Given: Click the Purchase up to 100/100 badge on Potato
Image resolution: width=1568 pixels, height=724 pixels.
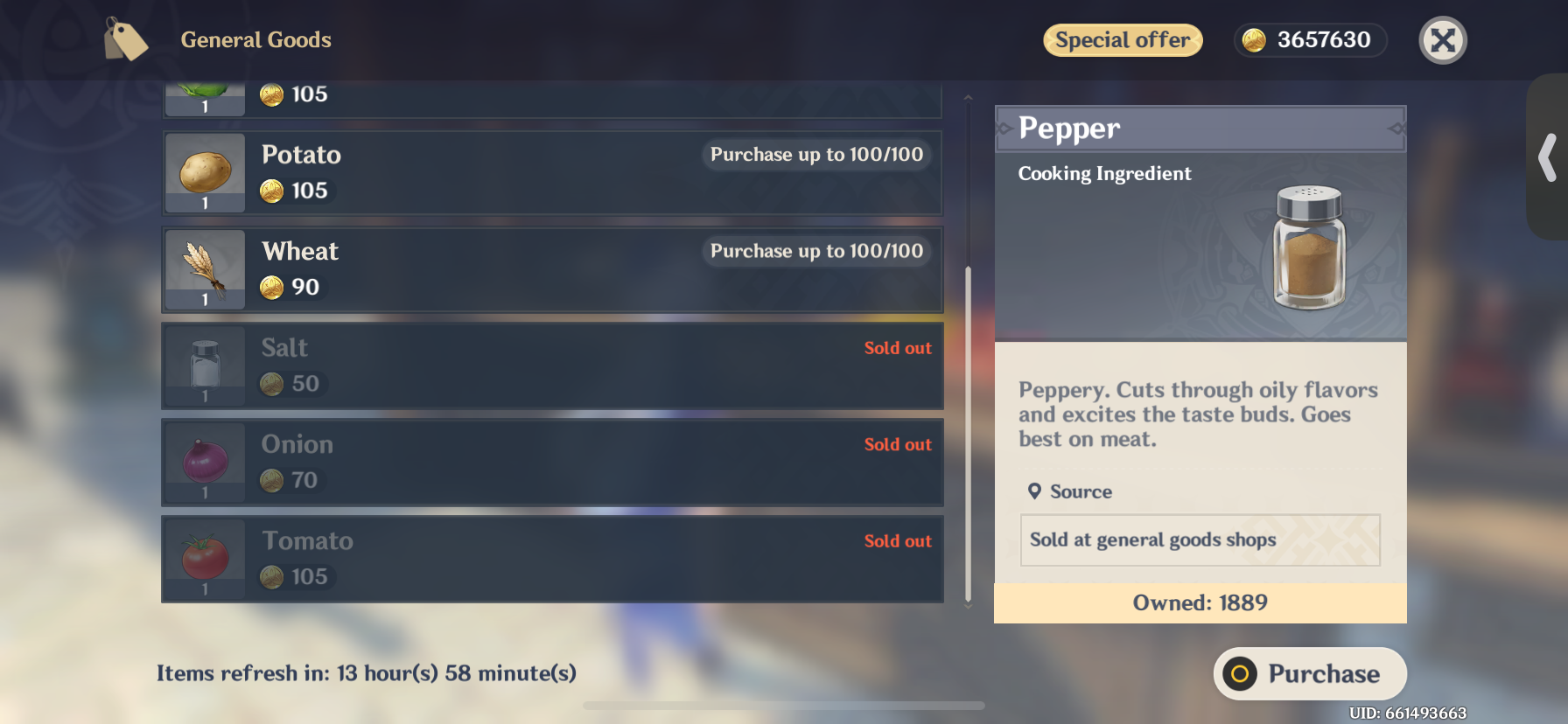Looking at the screenshot, I should (815, 155).
